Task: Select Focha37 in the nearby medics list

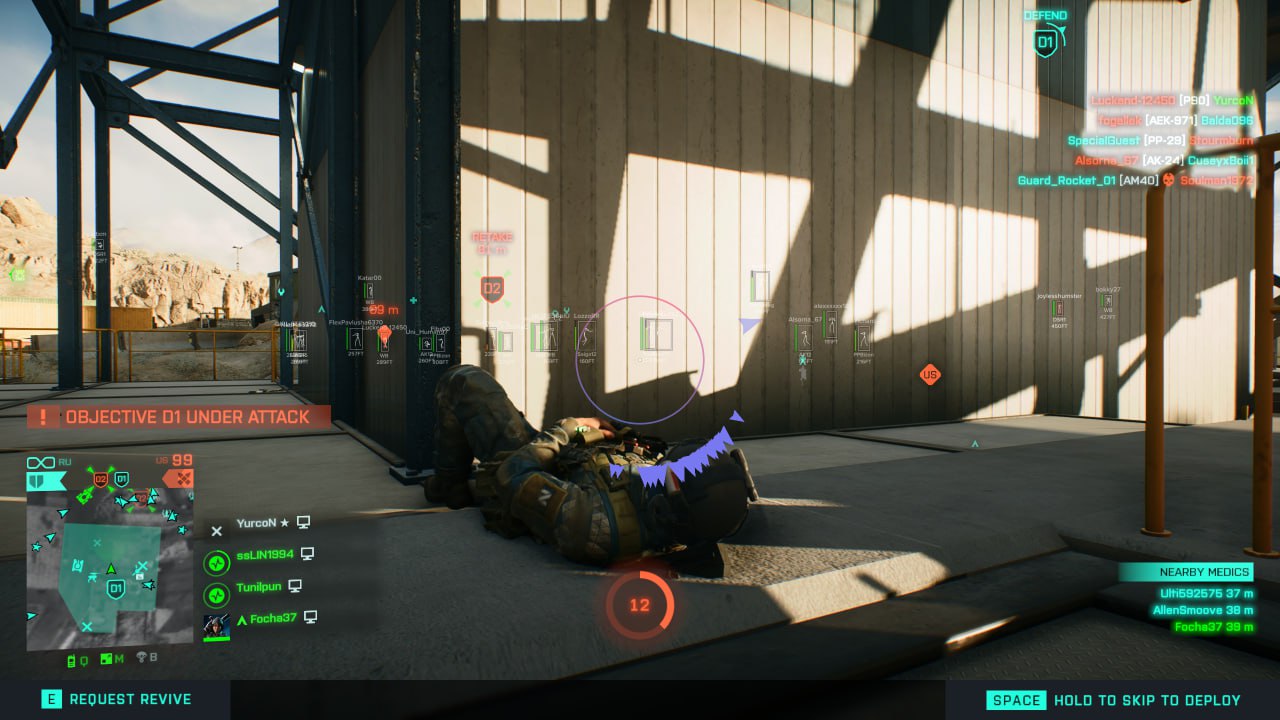Action: coord(1211,627)
